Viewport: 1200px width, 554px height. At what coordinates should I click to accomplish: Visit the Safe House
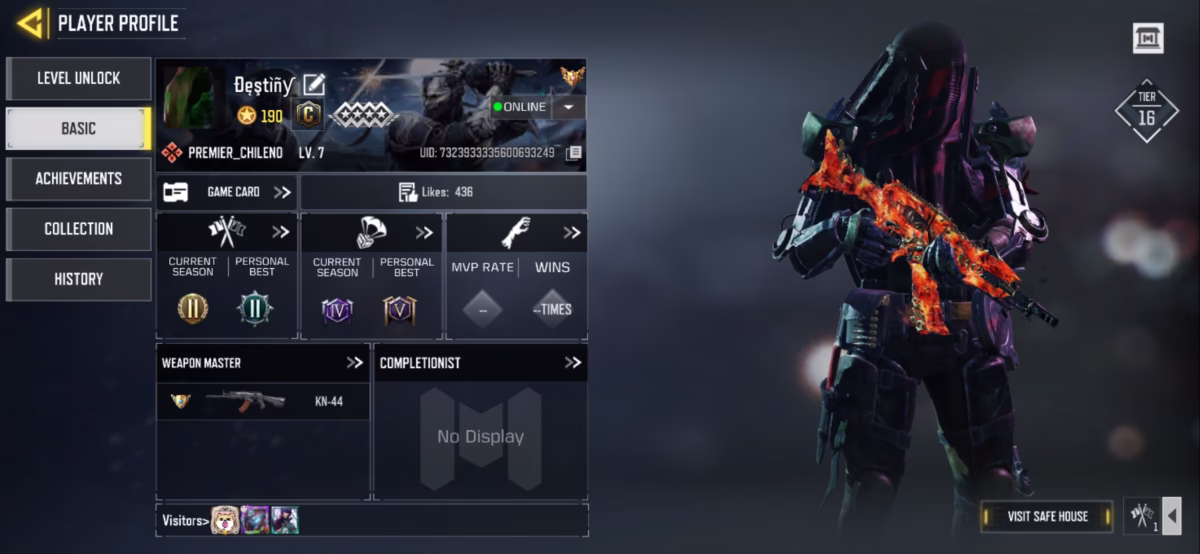coord(1046,516)
